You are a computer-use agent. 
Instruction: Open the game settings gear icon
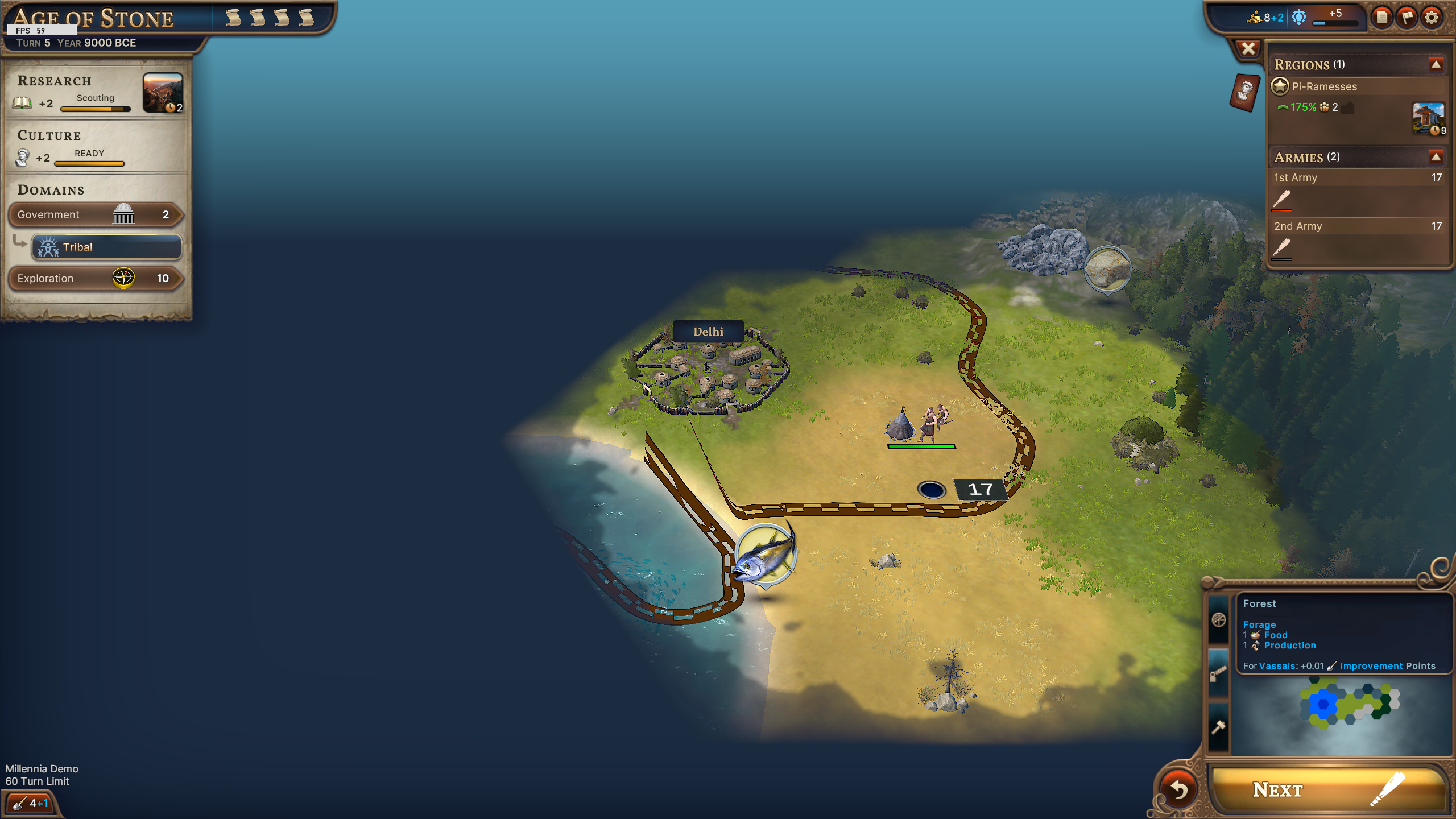(x=1432, y=18)
